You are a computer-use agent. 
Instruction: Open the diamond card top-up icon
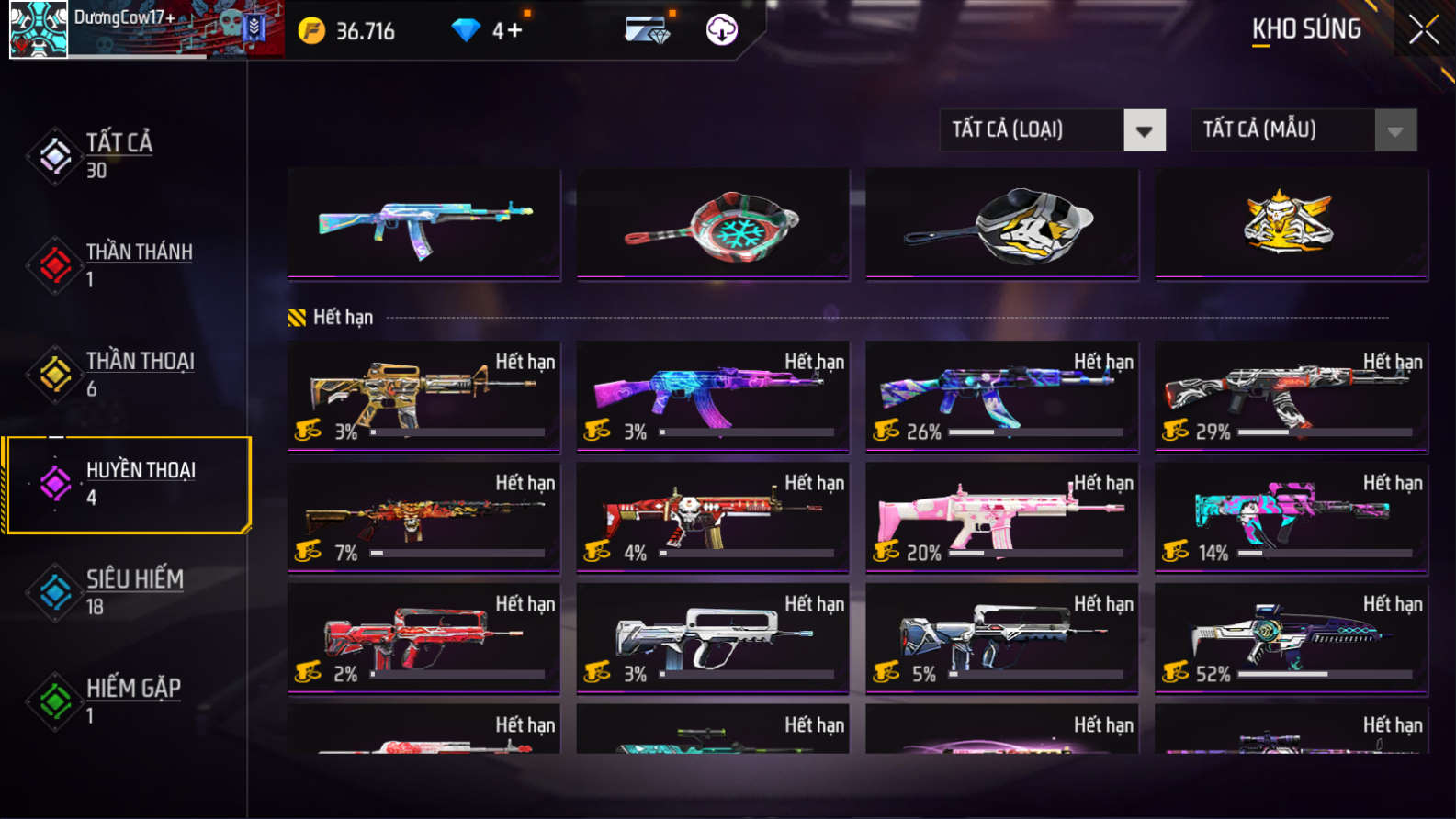pos(648,30)
